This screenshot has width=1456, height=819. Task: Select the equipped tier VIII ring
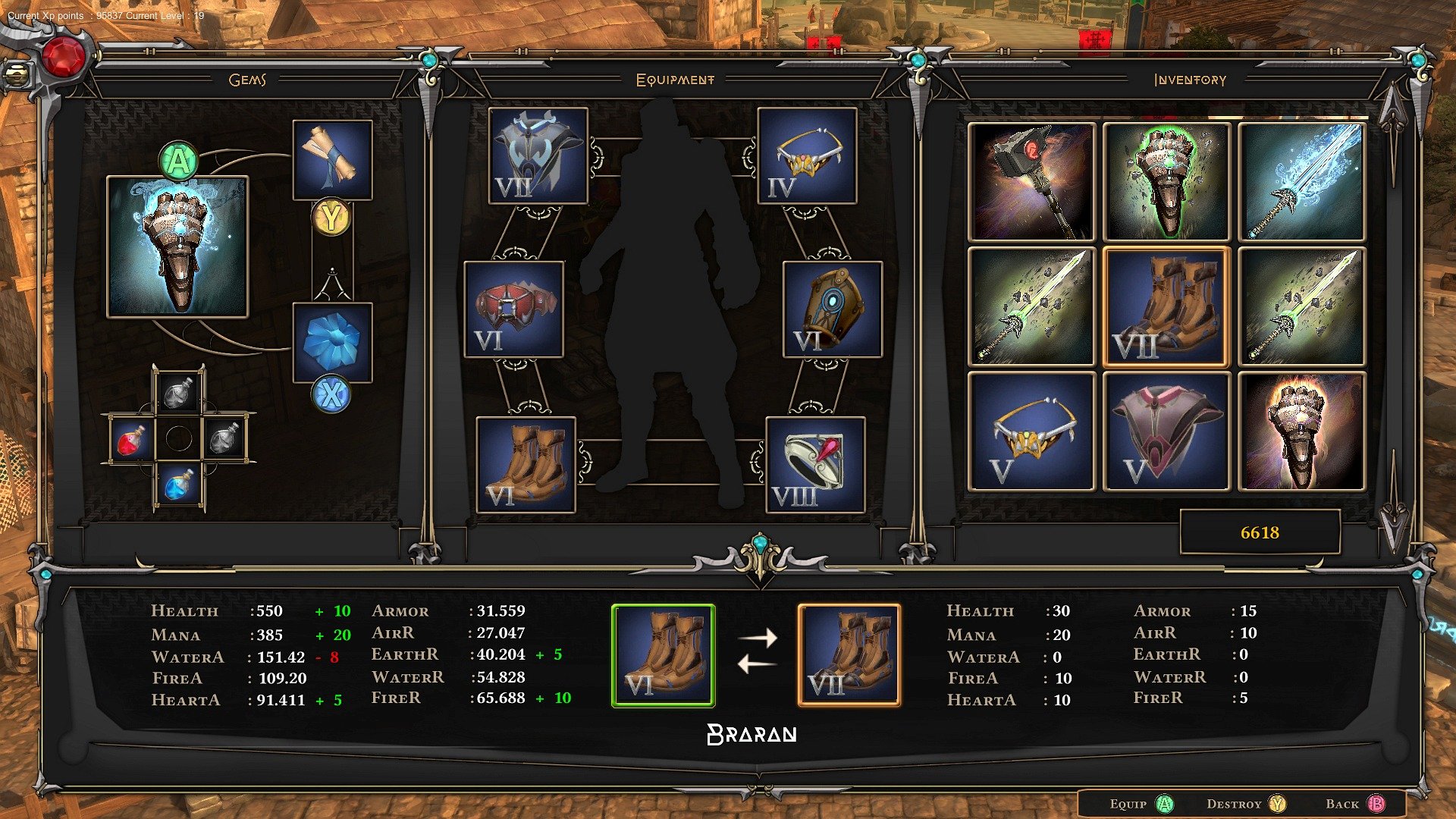coord(815,465)
